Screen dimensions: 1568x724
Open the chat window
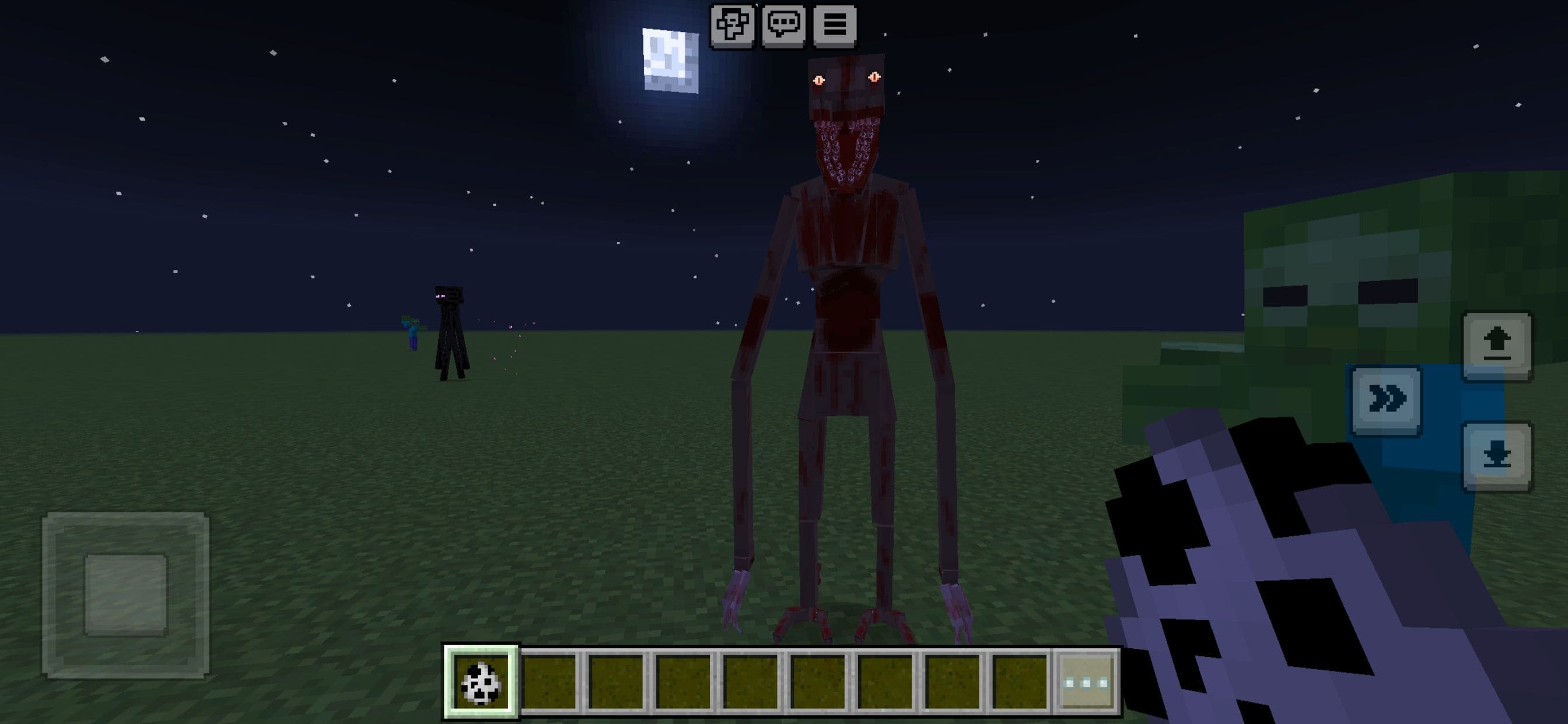click(785, 26)
